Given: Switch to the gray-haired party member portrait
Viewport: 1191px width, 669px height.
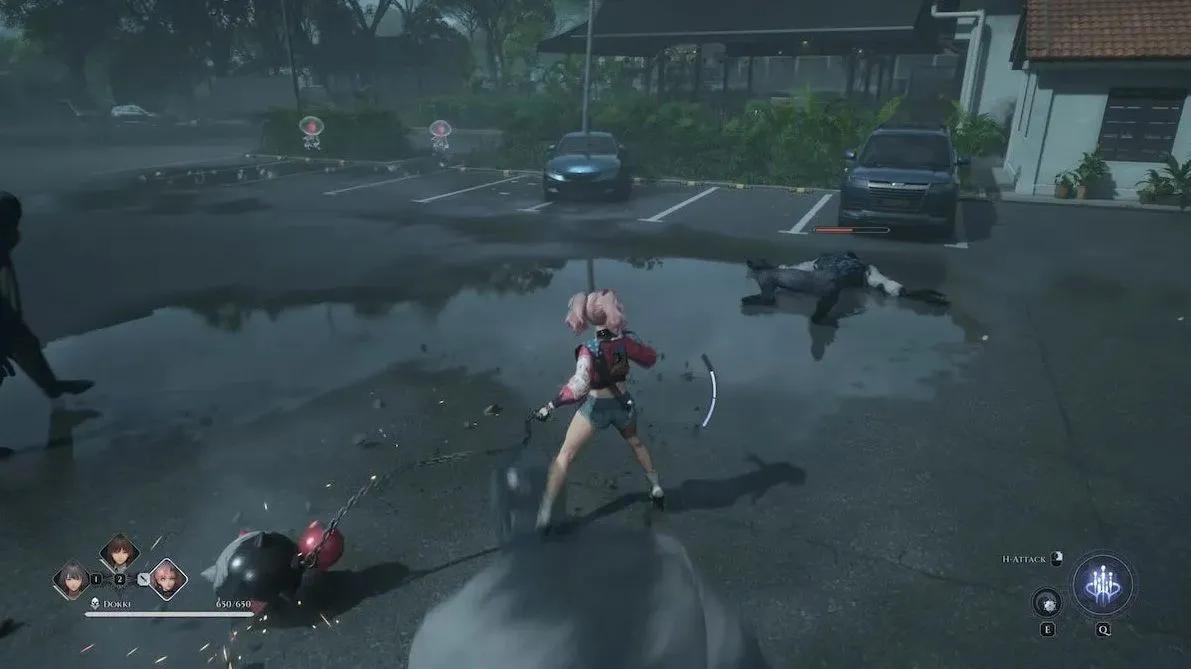Looking at the screenshot, I should click(72, 579).
